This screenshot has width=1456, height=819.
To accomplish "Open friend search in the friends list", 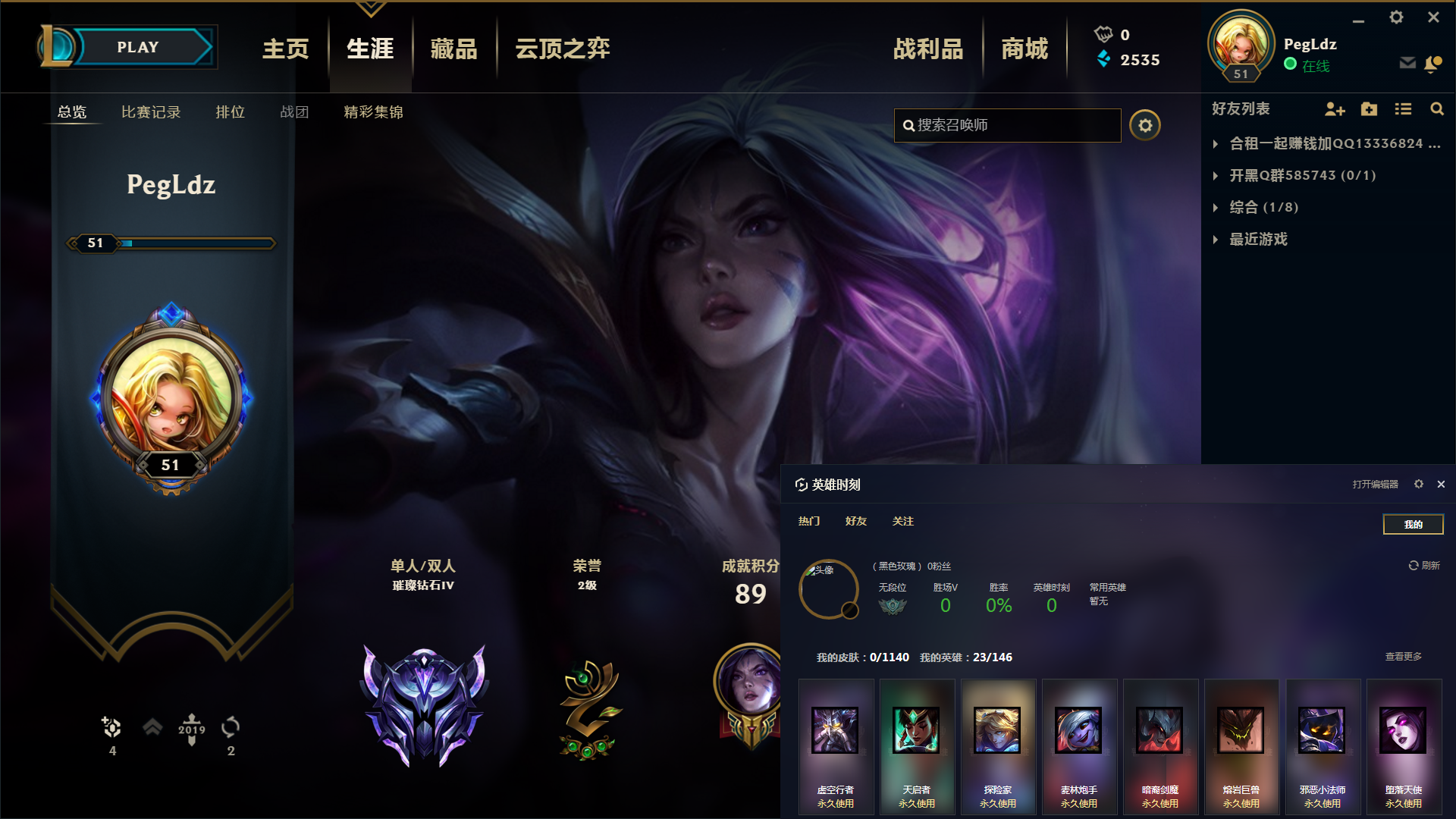I will 1437,109.
